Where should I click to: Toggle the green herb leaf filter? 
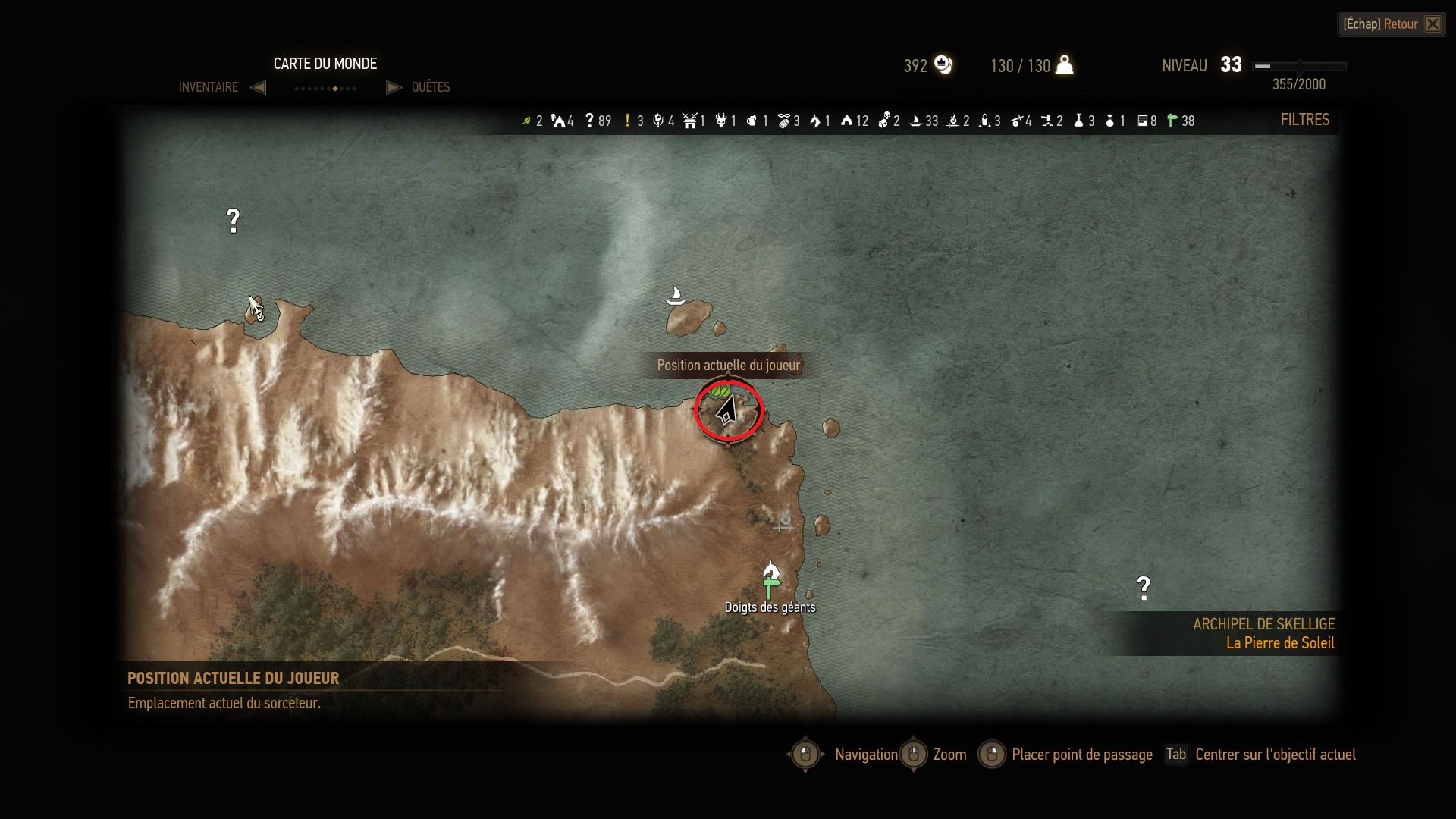coord(527,121)
